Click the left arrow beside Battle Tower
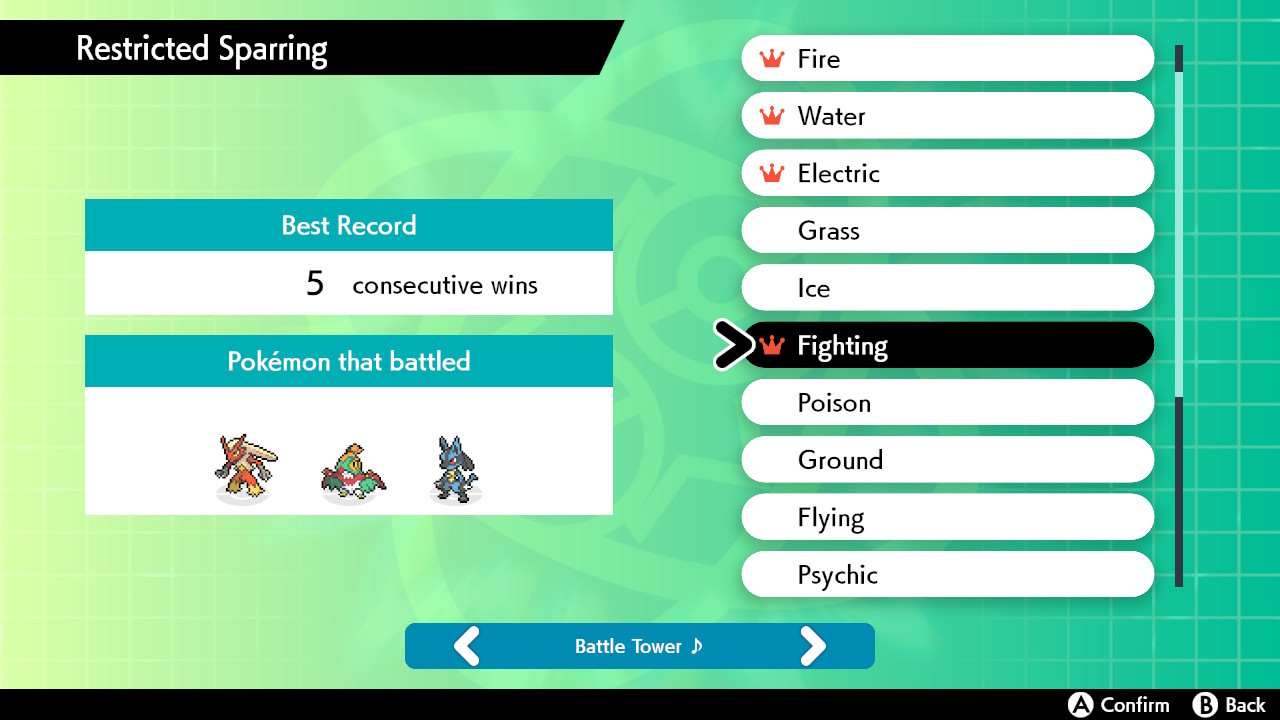The image size is (1280, 720). [x=467, y=646]
